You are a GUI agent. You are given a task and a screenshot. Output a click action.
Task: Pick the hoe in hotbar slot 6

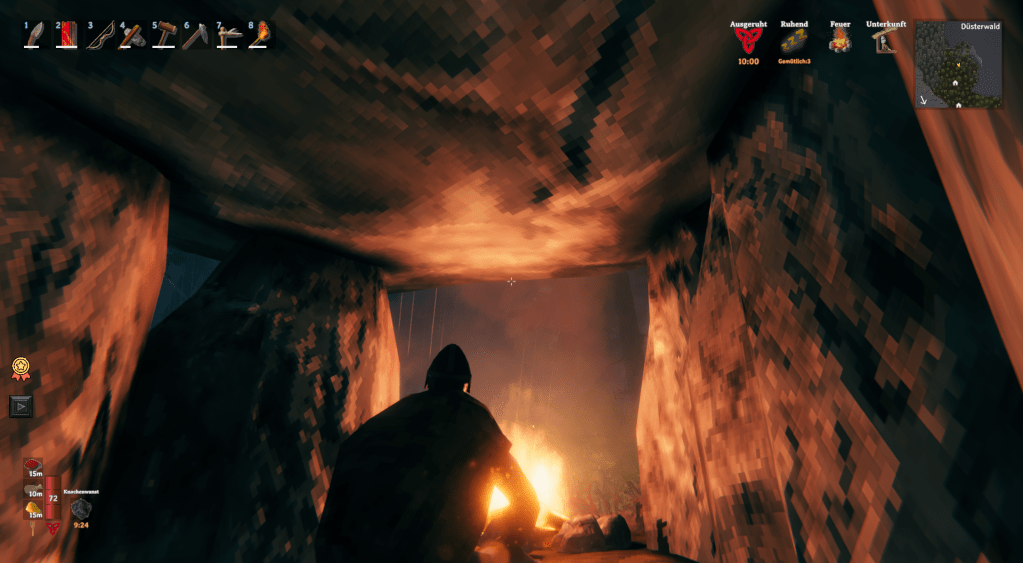[196, 36]
